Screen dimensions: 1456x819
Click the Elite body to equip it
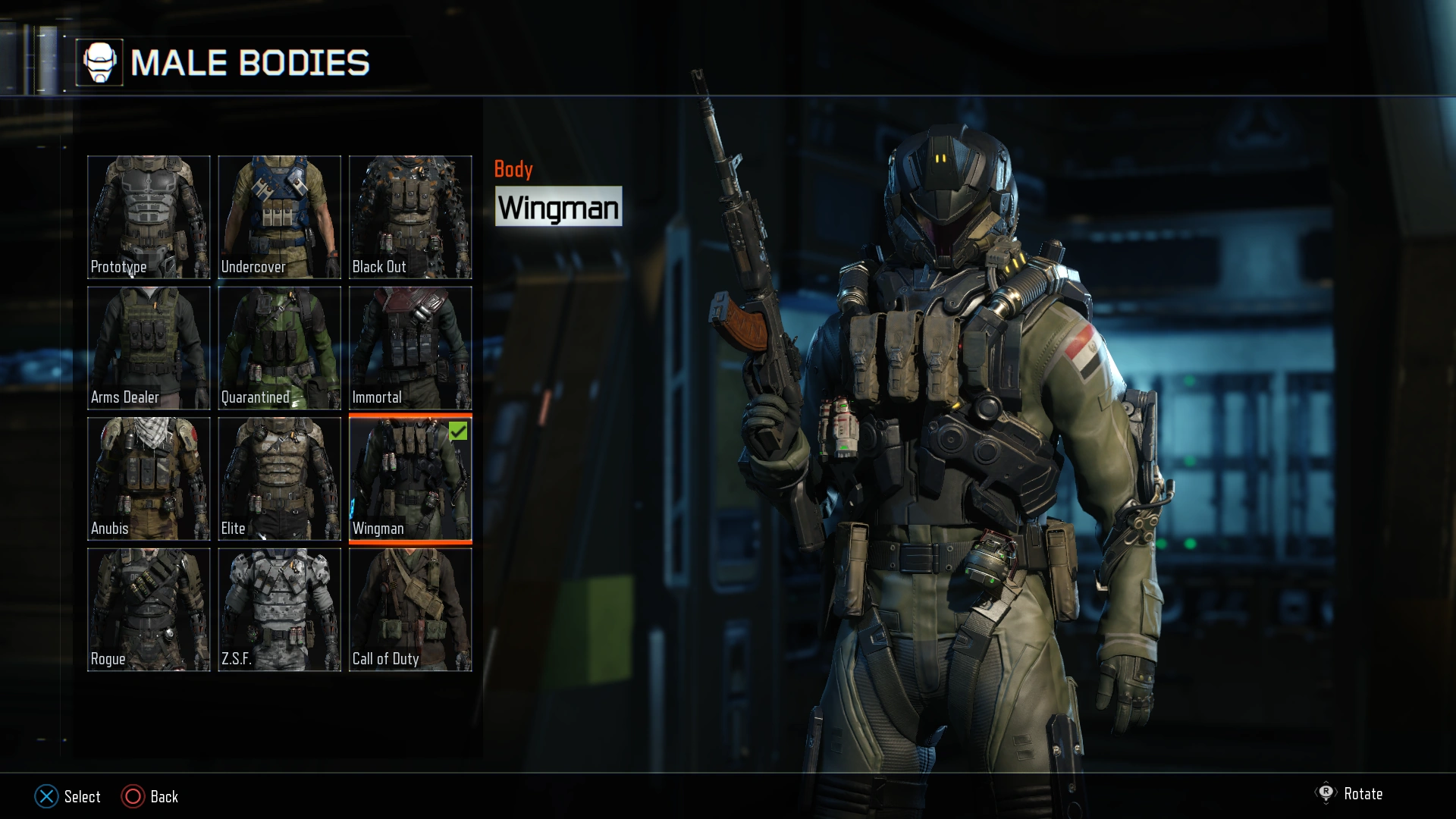(279, 479)
